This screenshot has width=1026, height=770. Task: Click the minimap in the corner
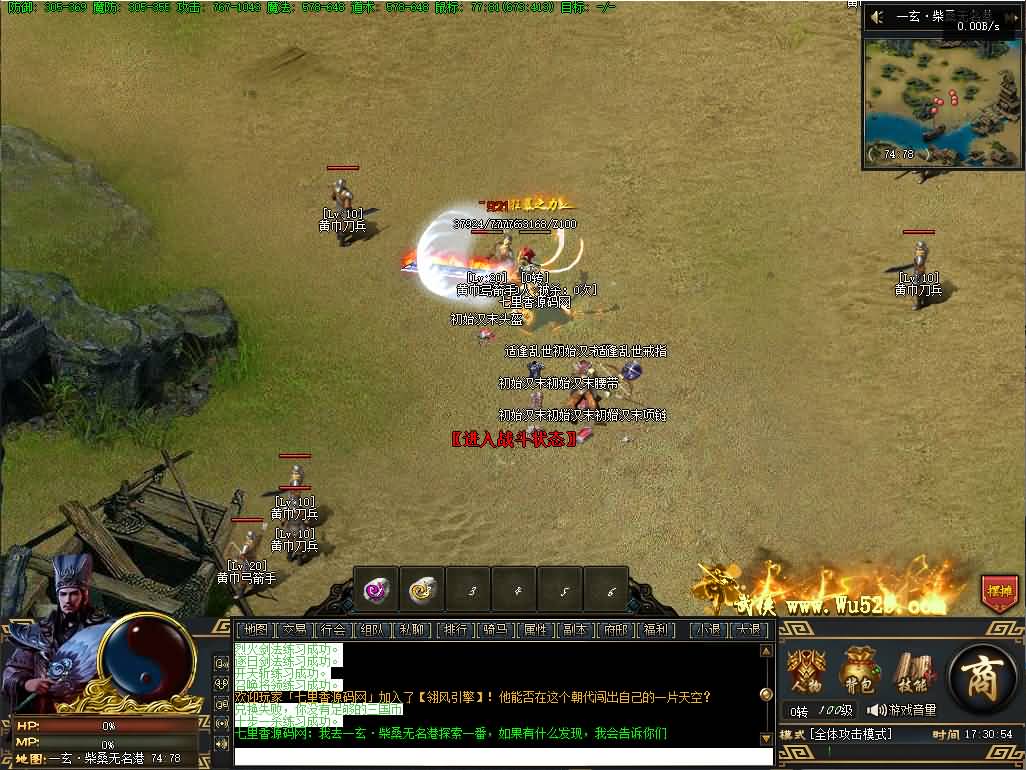coord(941,100)
